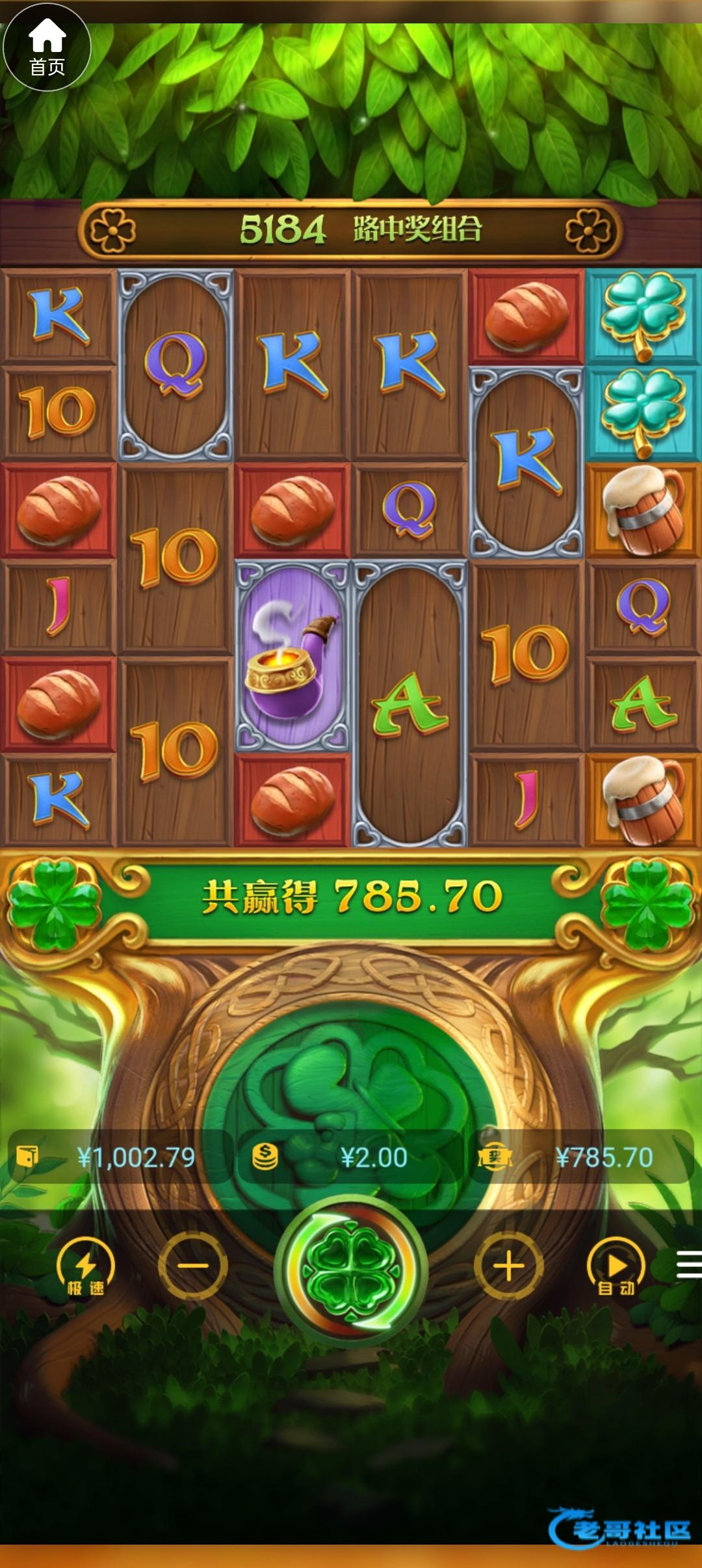702x1568 pixels.
Task: View the ¥785.70 win amount panel
Action: (580, 1158)
